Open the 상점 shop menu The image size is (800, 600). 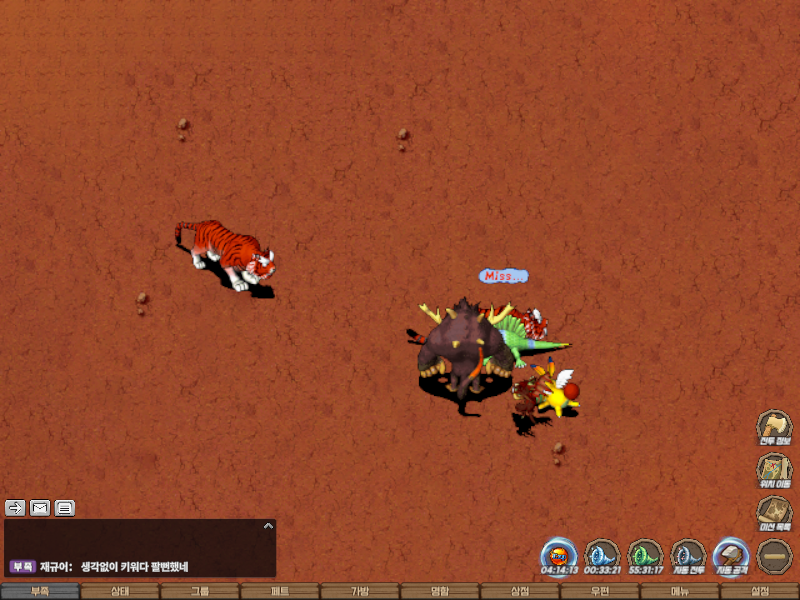[520, 591]
